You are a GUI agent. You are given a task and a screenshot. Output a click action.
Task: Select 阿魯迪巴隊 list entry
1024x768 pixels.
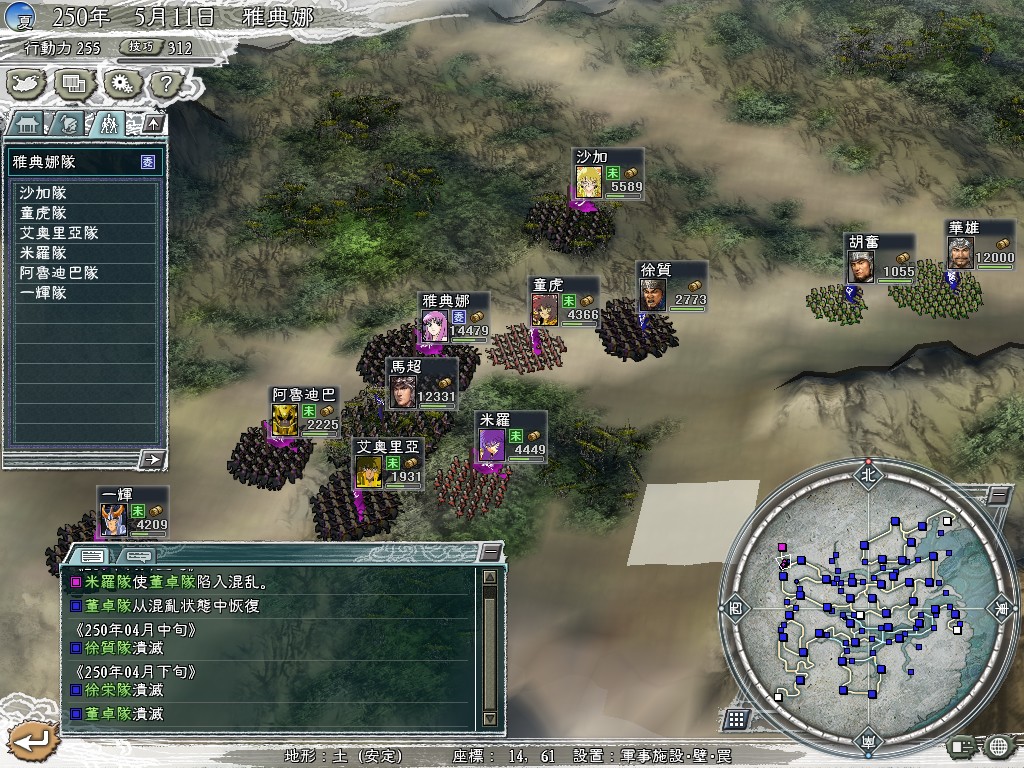(x=85, y=273)
